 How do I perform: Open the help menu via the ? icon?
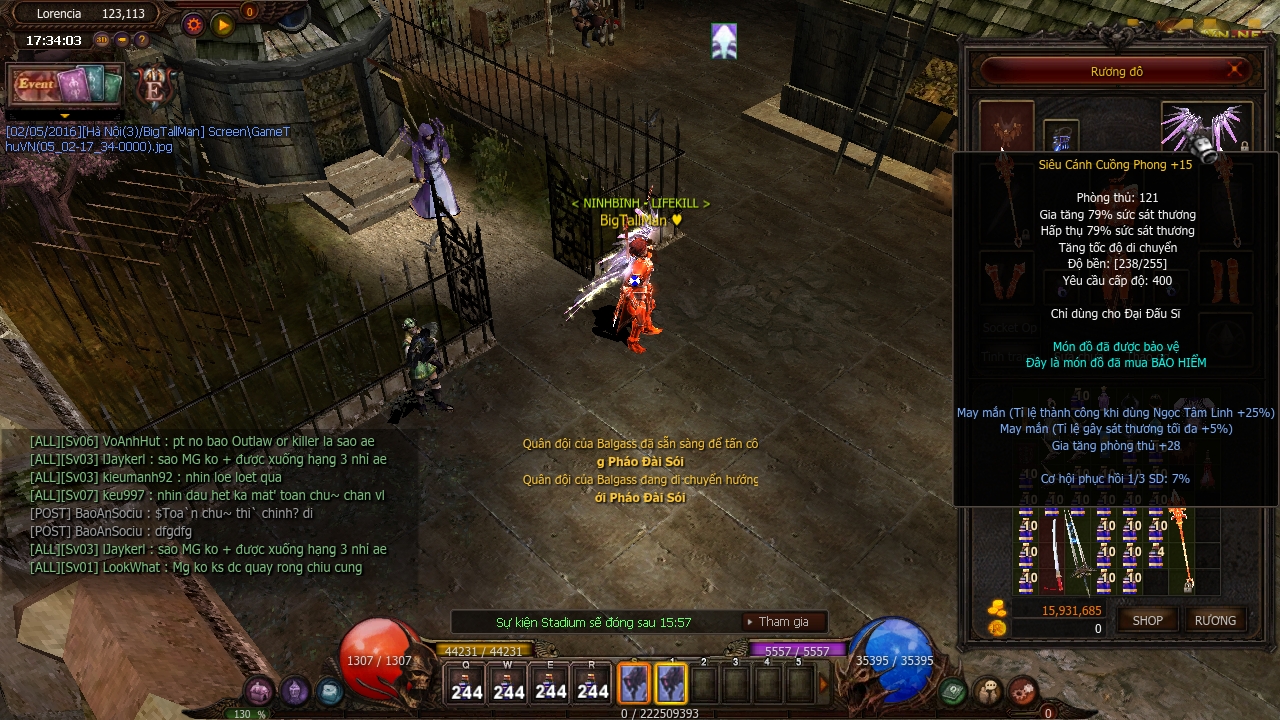pyautogui.click(x=141, y=40)
